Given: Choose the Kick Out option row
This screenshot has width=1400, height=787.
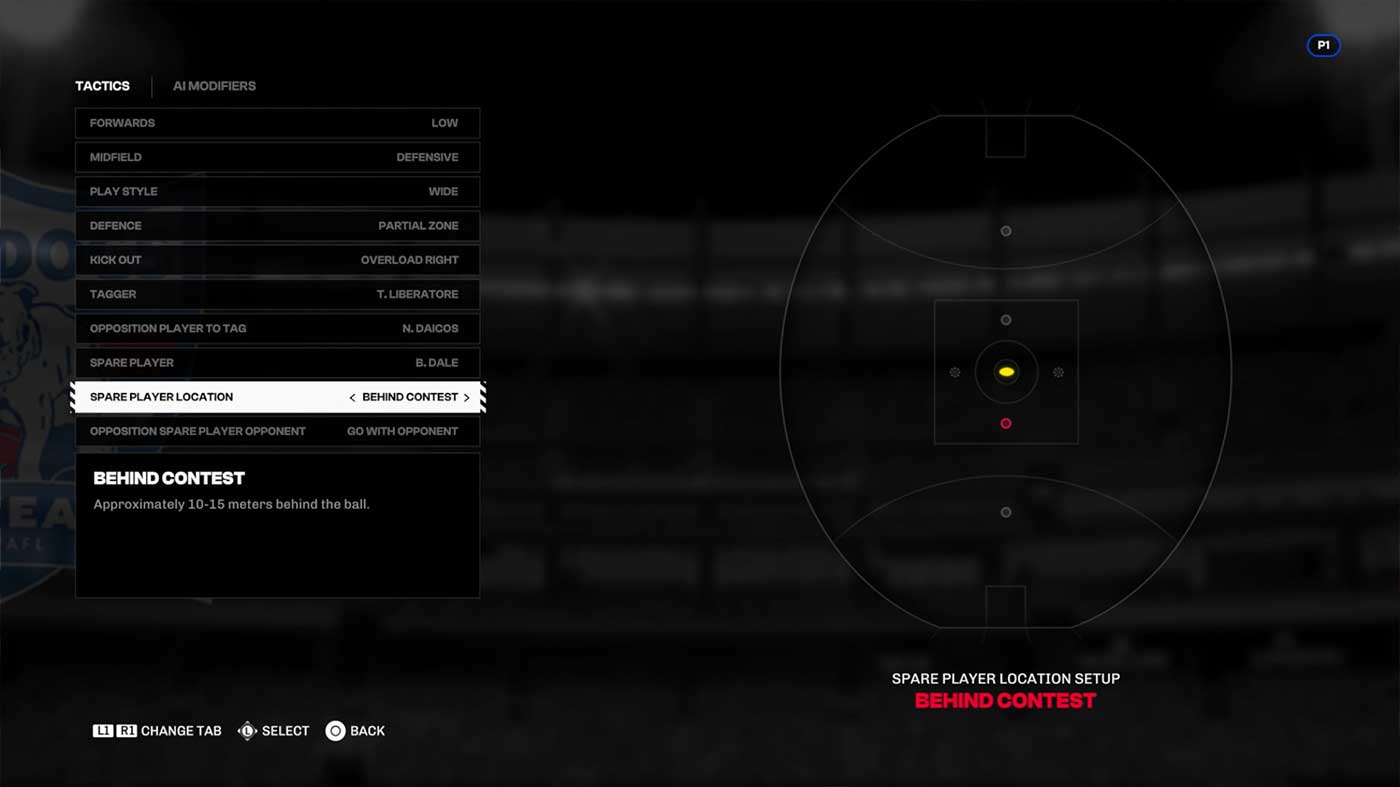Looking at the screenshot, I should pyautogui.click(x=277, y=260).
